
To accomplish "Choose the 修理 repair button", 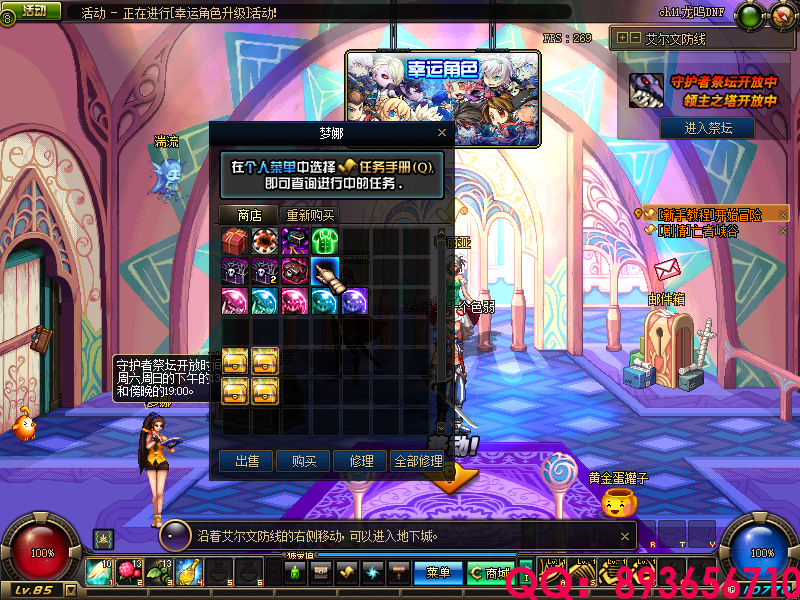I will 360,461.
